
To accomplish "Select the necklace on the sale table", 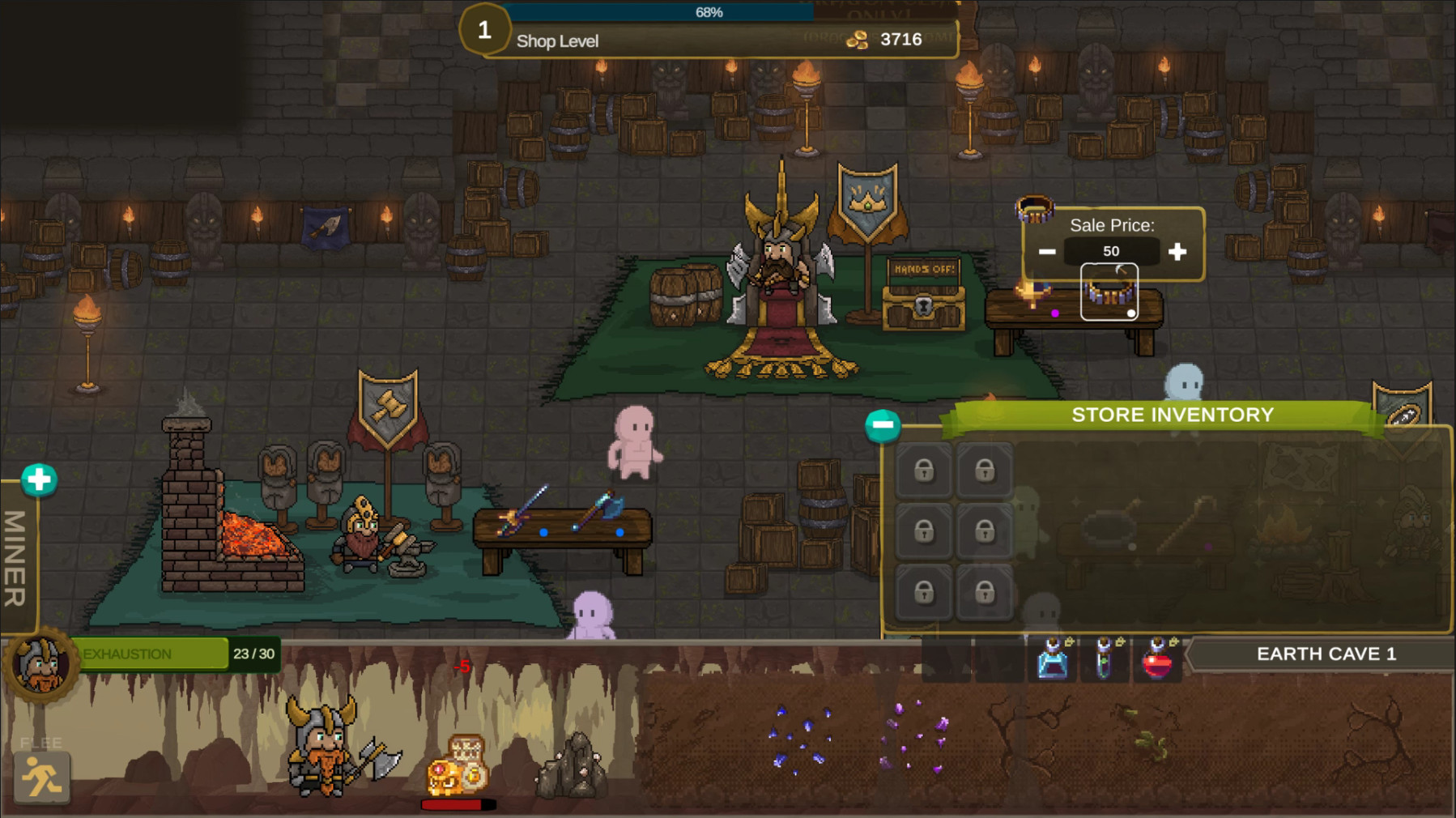I will 1109,296.
